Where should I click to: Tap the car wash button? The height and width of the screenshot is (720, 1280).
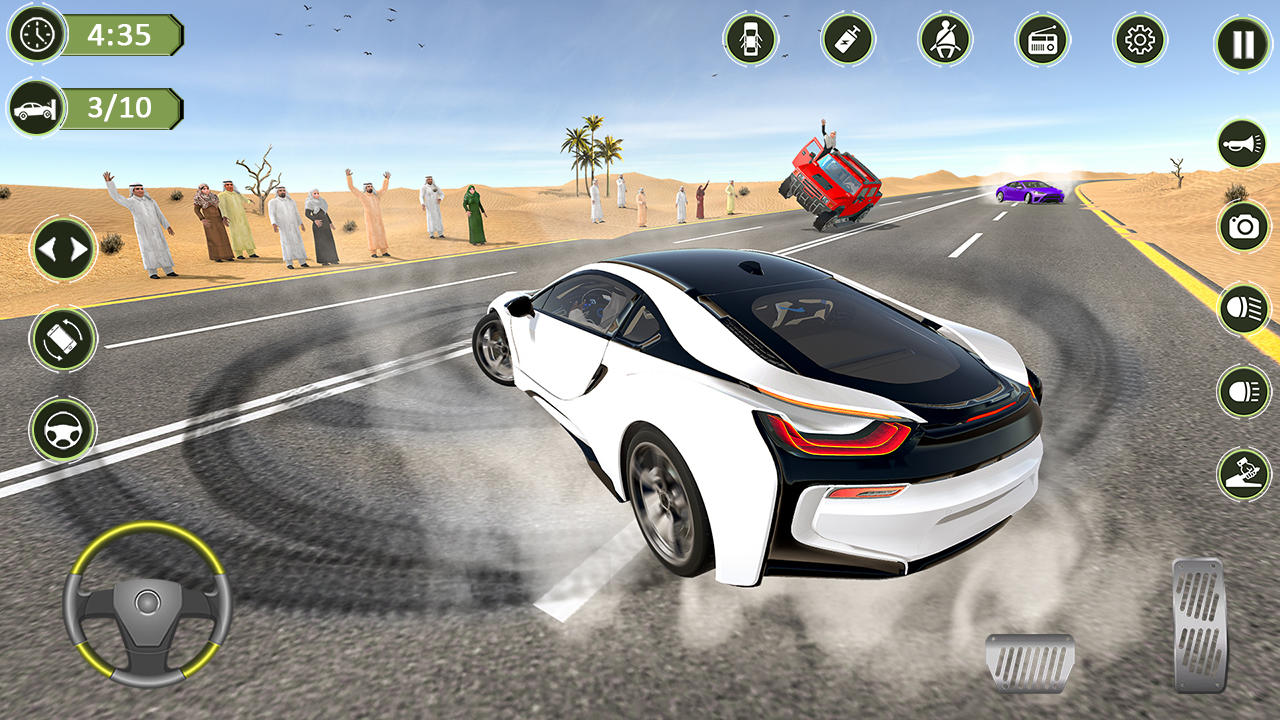point(1243,474)
